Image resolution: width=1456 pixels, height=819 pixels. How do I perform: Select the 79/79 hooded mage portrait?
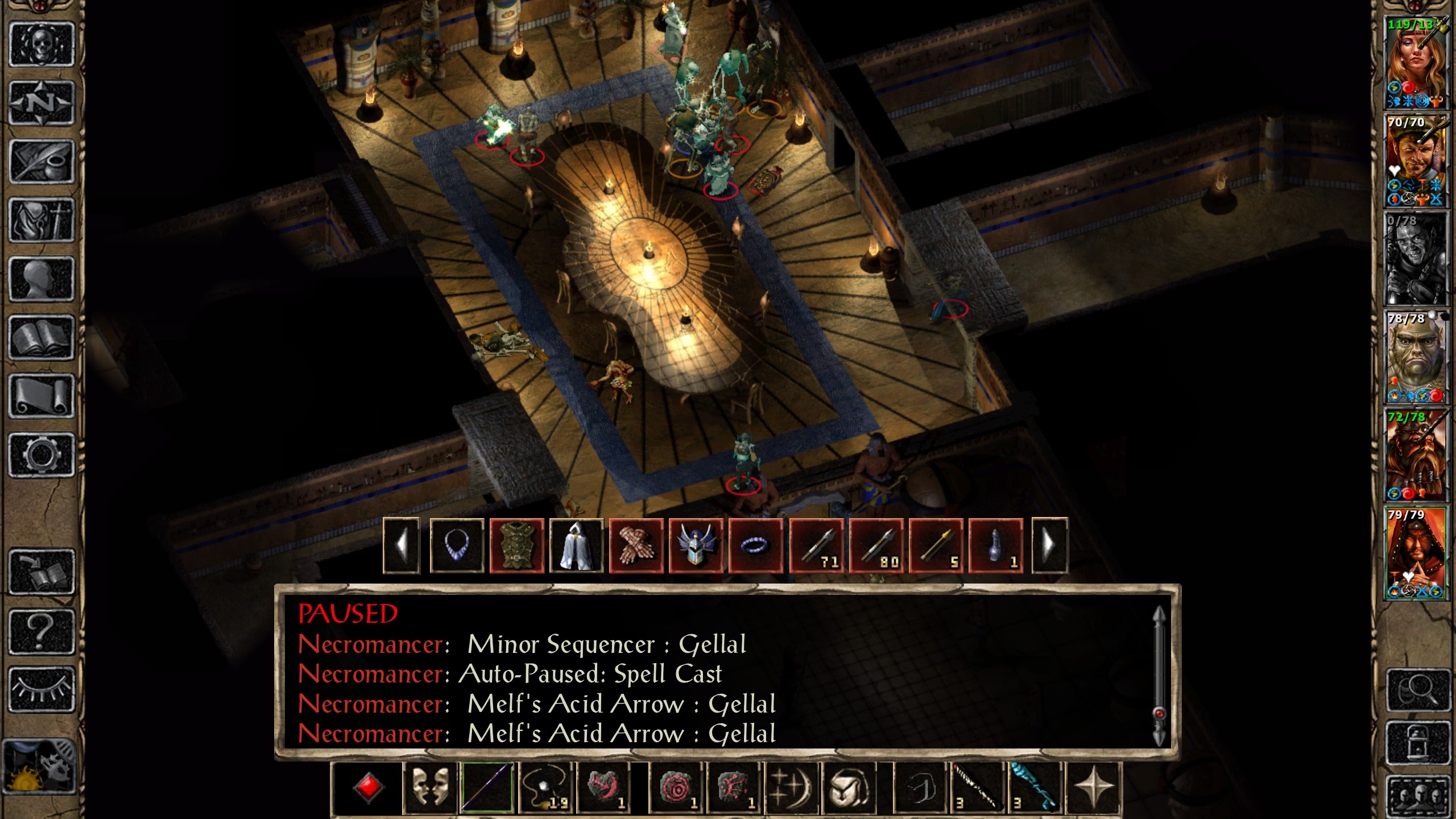[x=1415, y=553]
